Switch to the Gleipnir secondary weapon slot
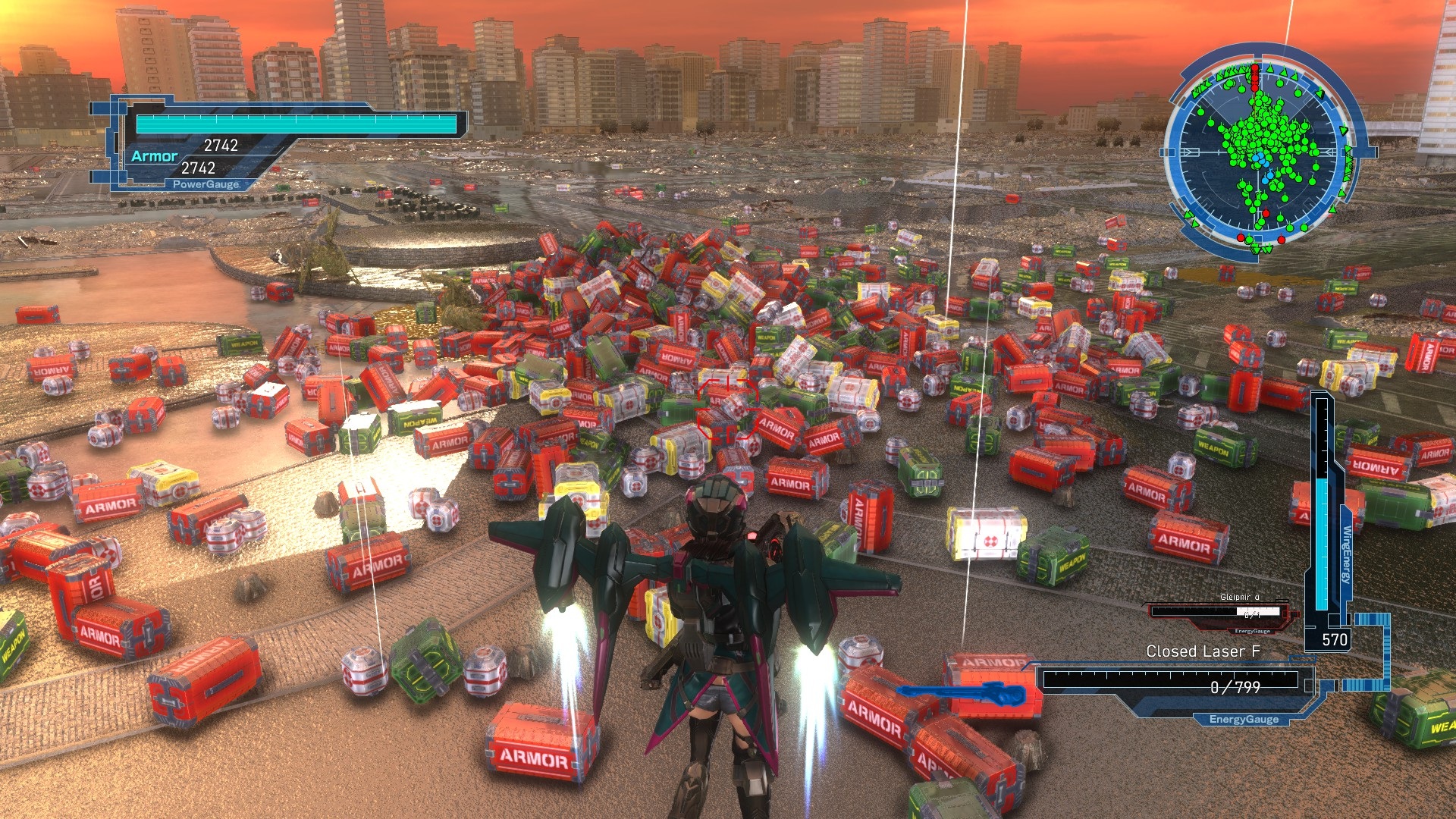The width and height of the screenshot is (1456, 819). (1219, 612)
